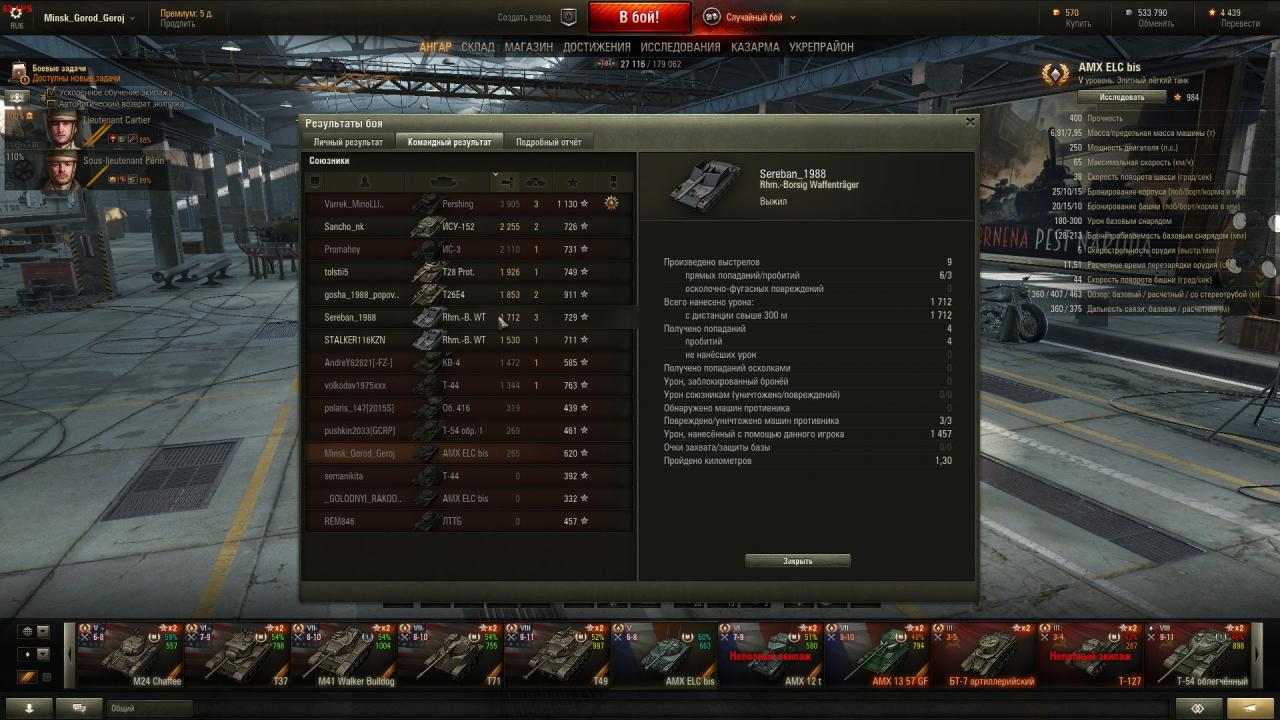Go to МАГАЗИН section
1280x720 pixels.
tap(528, 47)
